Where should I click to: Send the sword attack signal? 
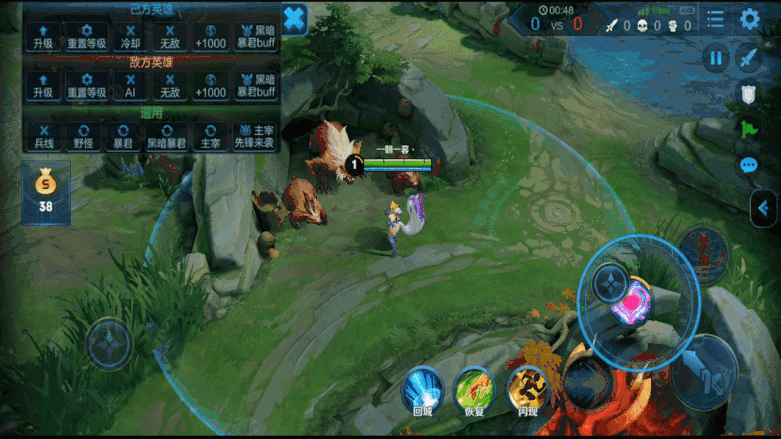click(749, 58)
